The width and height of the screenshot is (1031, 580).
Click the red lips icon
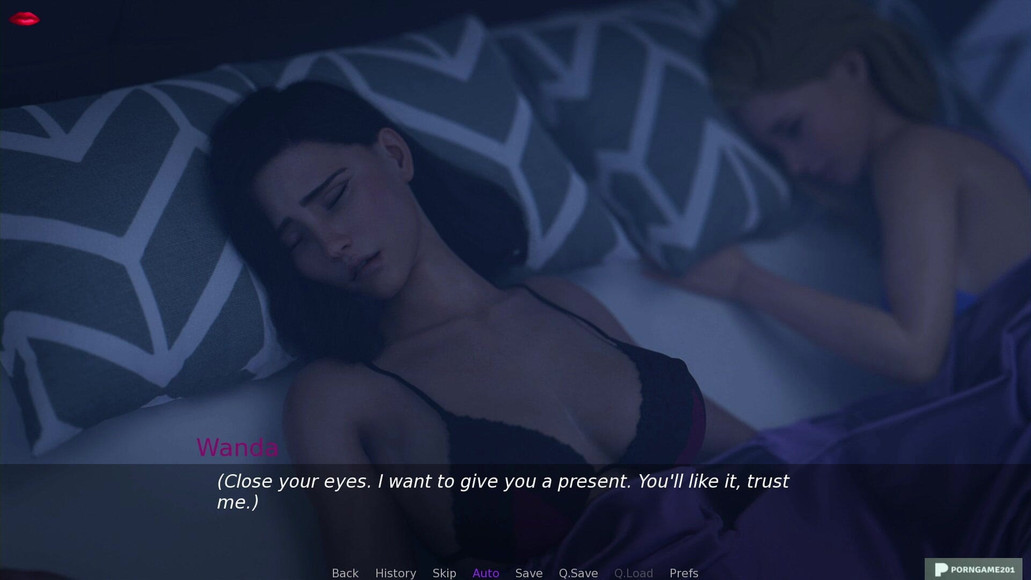click(x=24, y=19)
